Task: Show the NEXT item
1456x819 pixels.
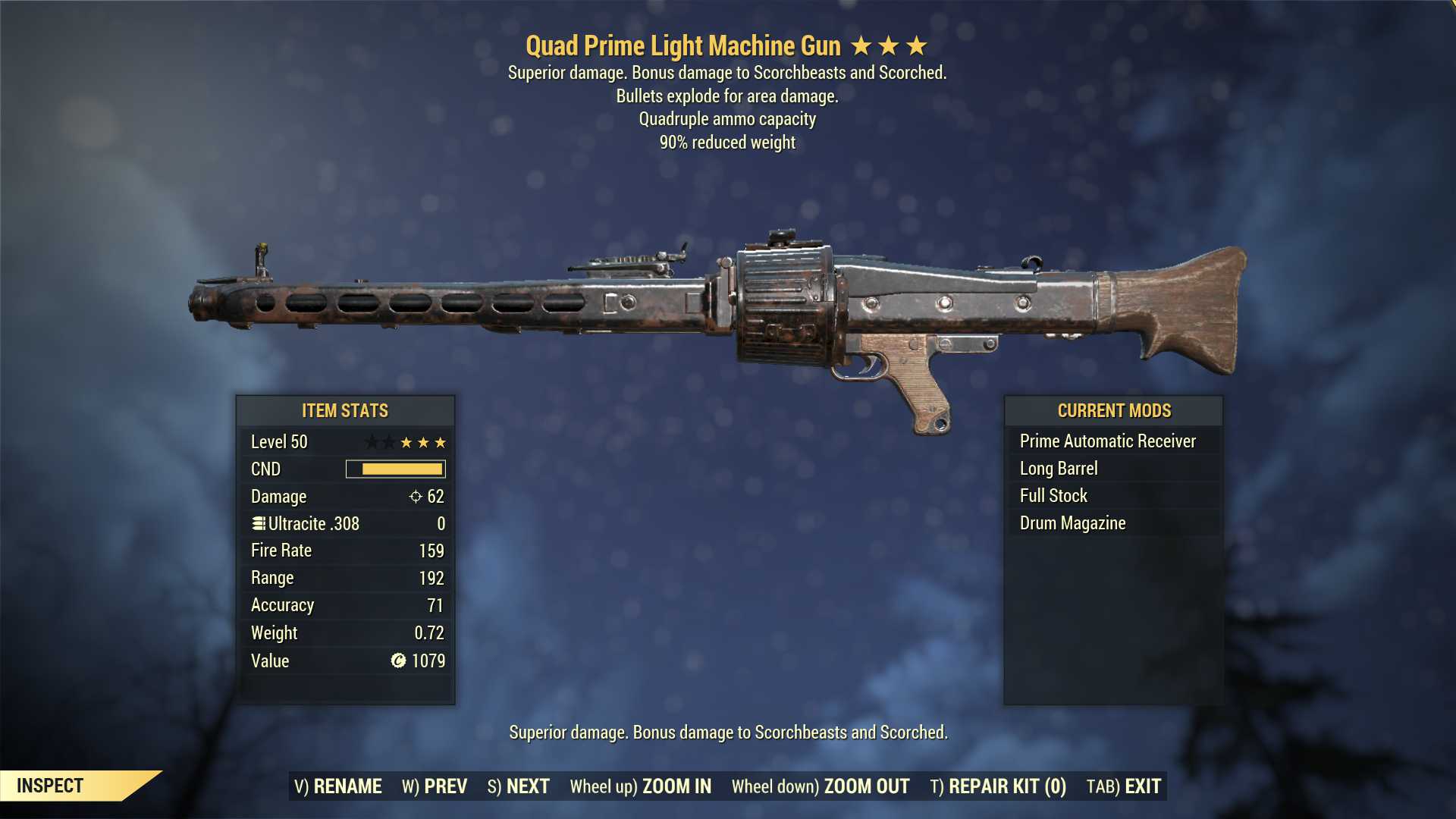Action: tap(519, 786)
